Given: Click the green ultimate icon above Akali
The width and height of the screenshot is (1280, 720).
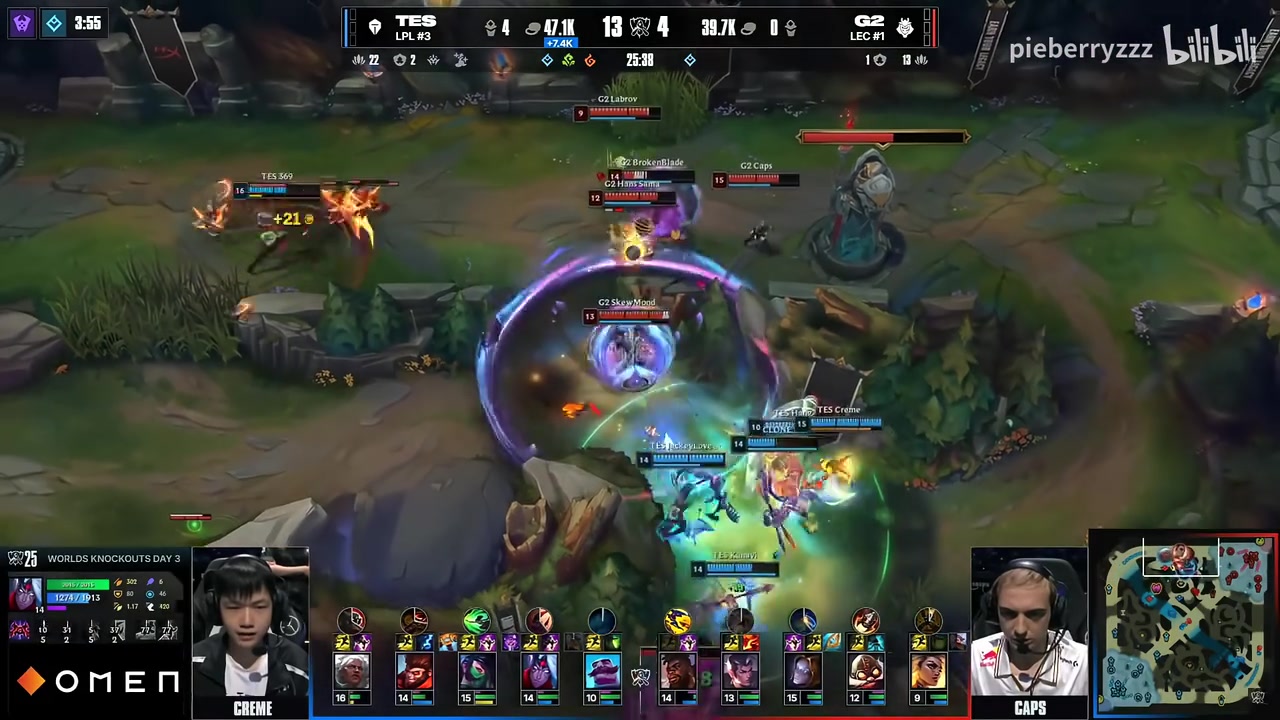Looking at the screenshot, I should 477,622.
